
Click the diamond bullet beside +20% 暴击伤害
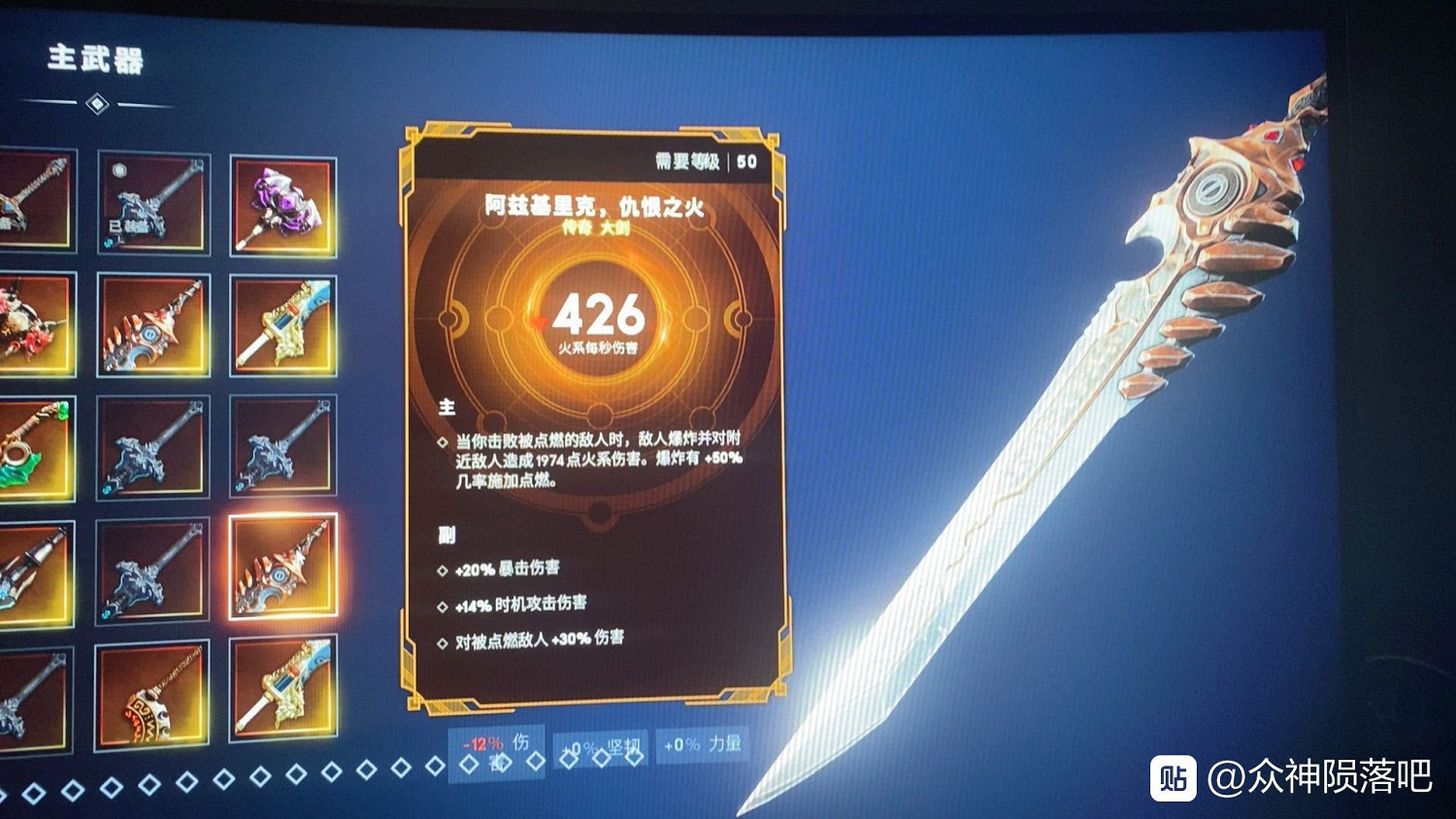[x=443, y=570]
